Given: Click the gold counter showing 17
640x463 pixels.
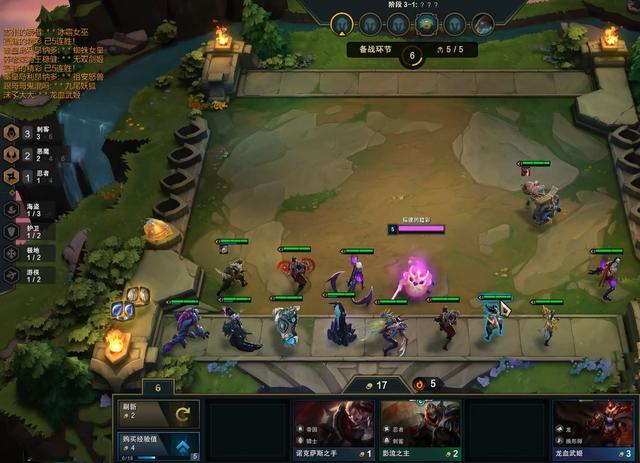Looking at the screenshot, I should pyautogui.click(x=375, y=383).
